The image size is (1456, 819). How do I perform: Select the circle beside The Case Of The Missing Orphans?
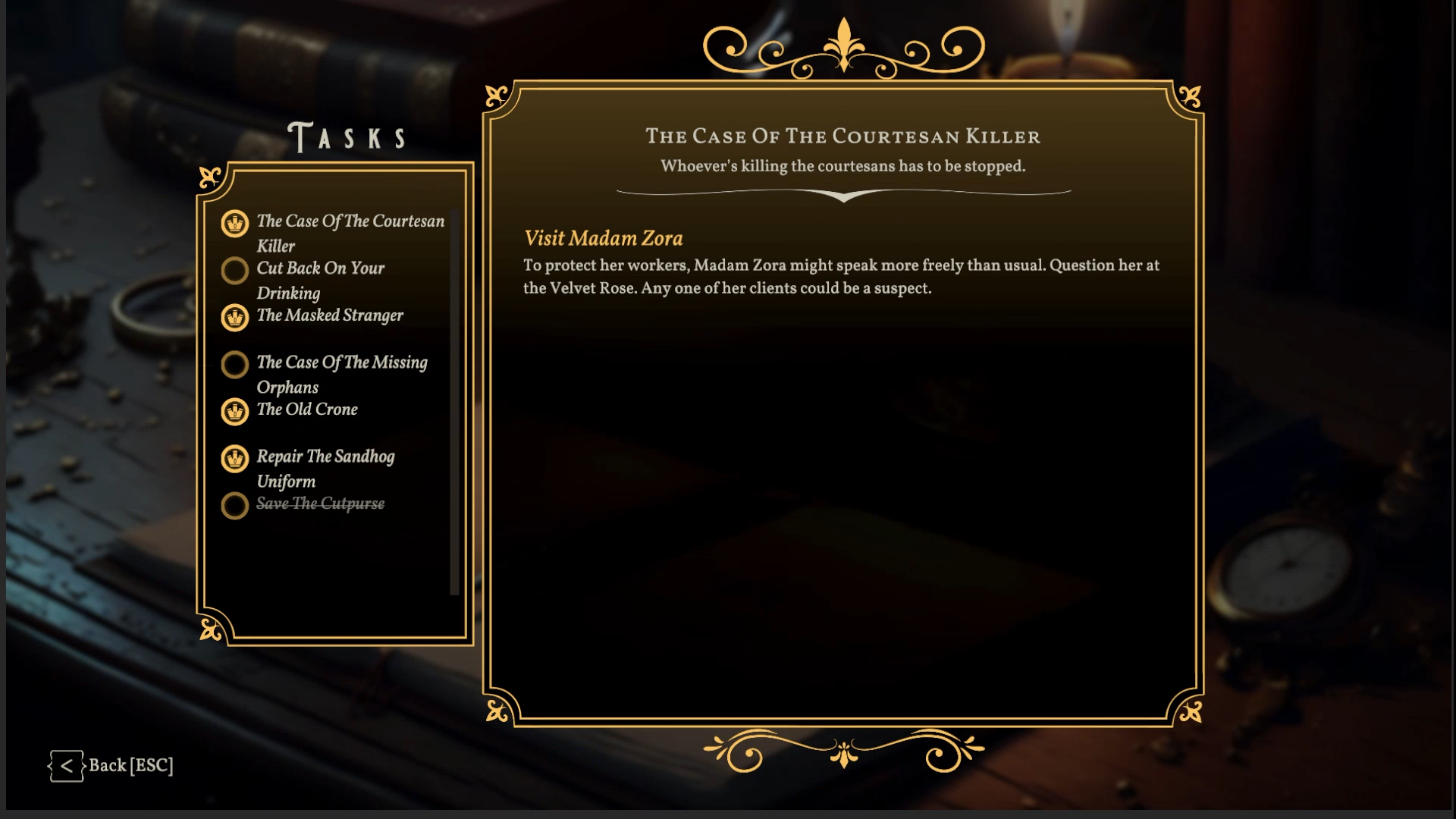tap(235, 365)
